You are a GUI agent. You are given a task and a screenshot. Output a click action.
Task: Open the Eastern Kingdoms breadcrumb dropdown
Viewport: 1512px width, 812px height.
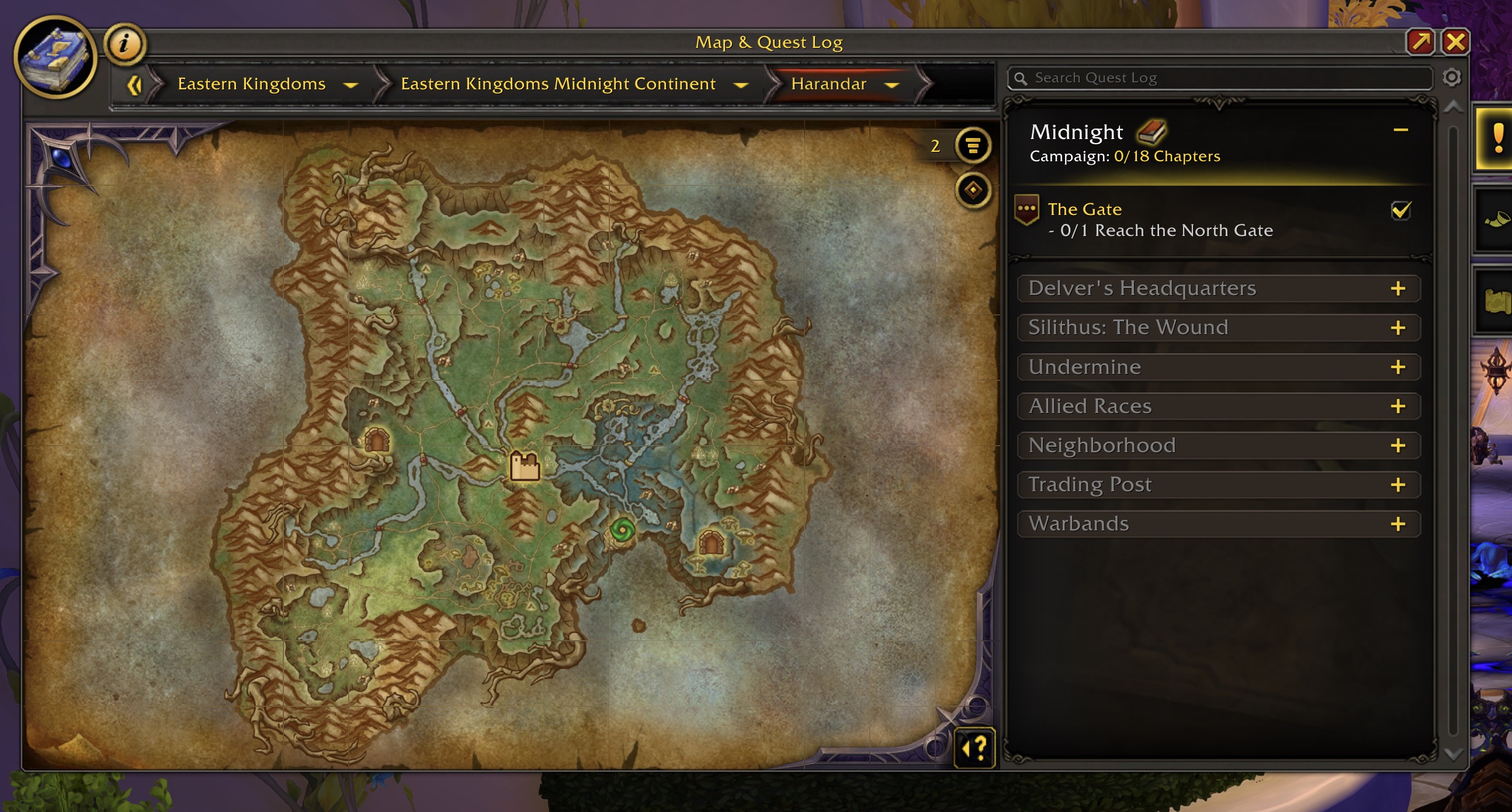351,85
